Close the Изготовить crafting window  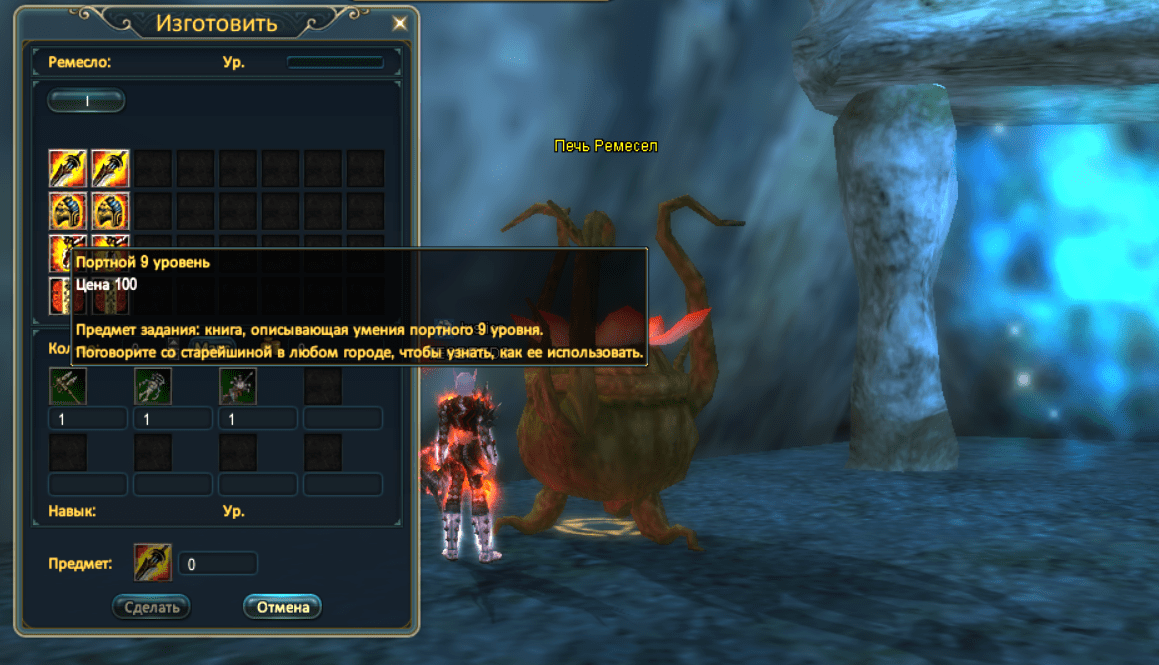coord(399,23)
